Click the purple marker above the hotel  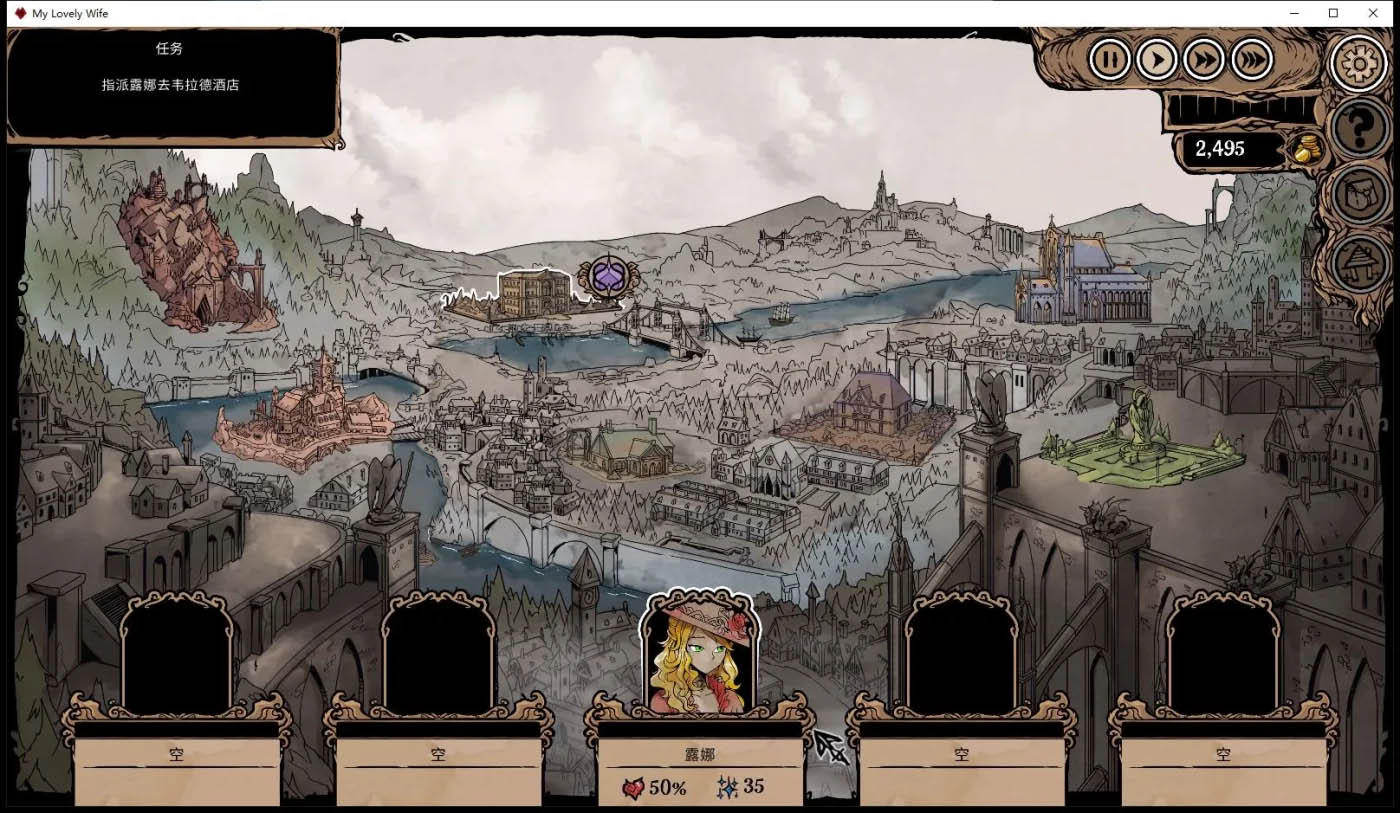tap(607, 276)
